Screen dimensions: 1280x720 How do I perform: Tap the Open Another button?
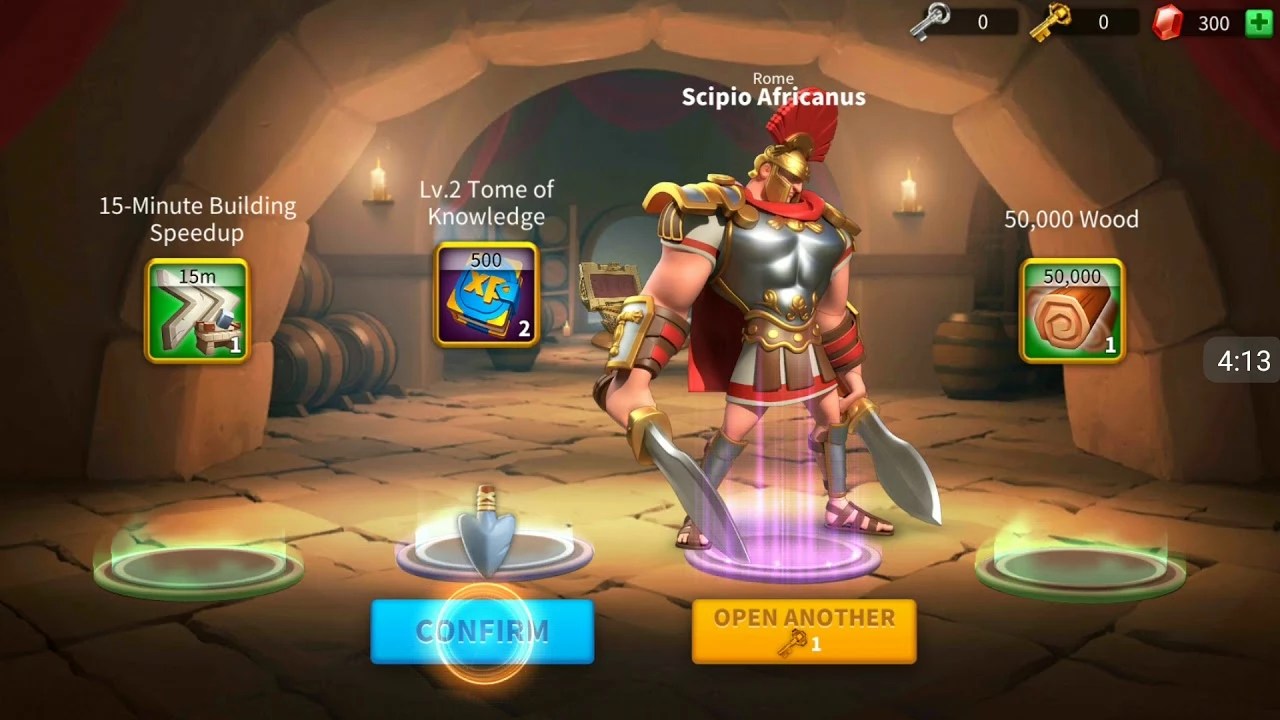coord(803,630)
